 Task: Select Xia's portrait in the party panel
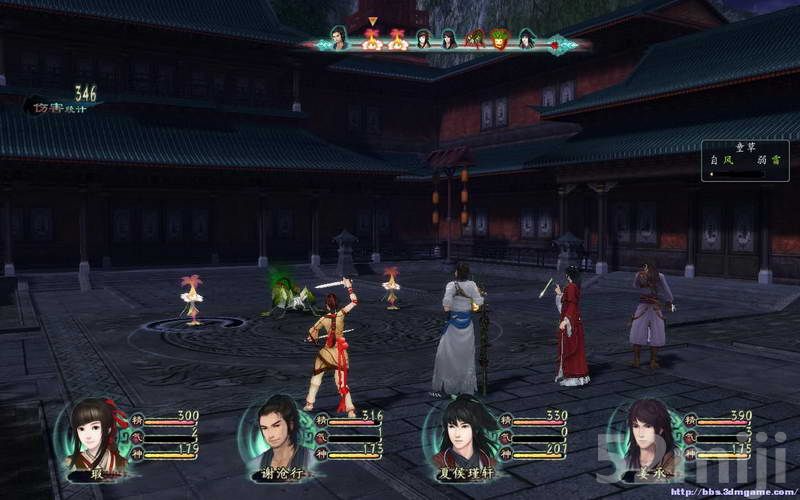click(95, 436)
